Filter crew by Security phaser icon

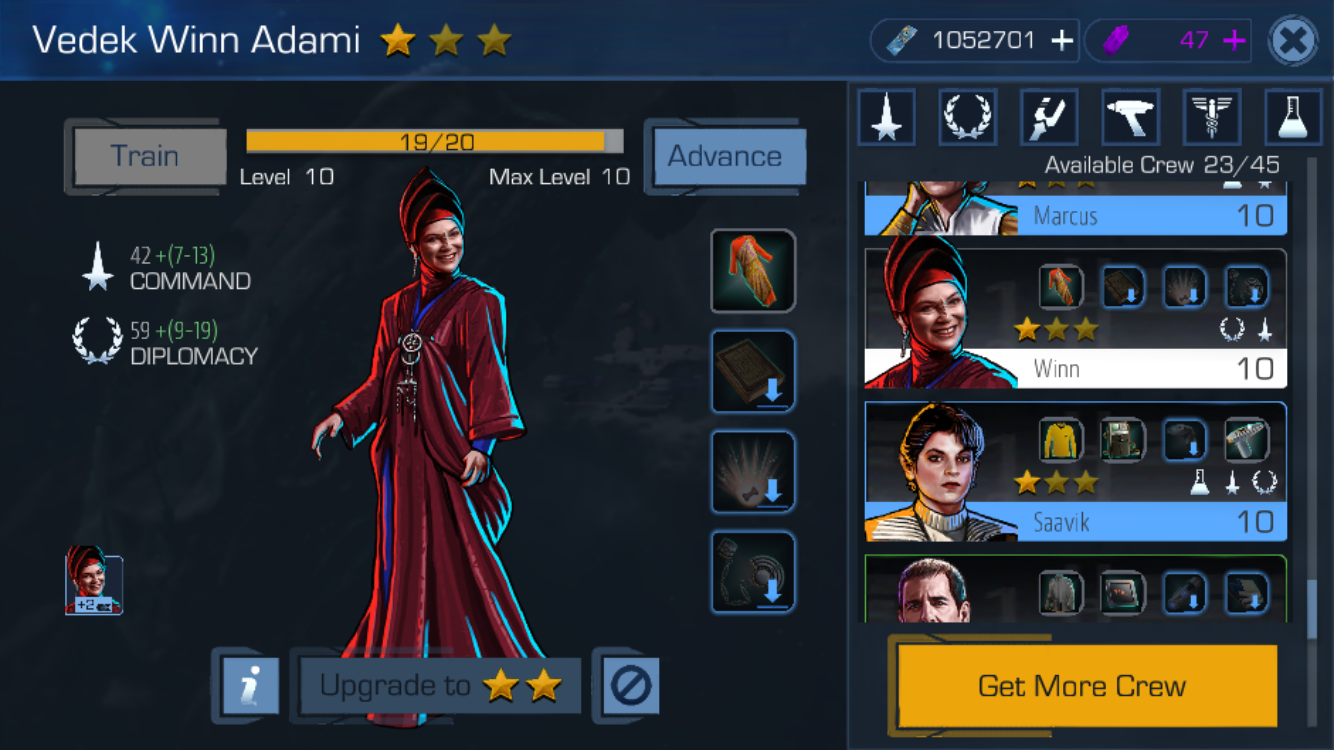coord(1131,117)
